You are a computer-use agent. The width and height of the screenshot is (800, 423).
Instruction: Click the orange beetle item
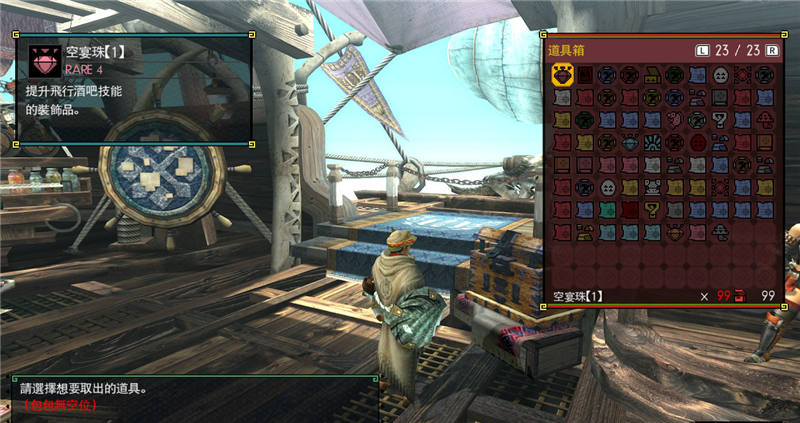pos(674,231)
